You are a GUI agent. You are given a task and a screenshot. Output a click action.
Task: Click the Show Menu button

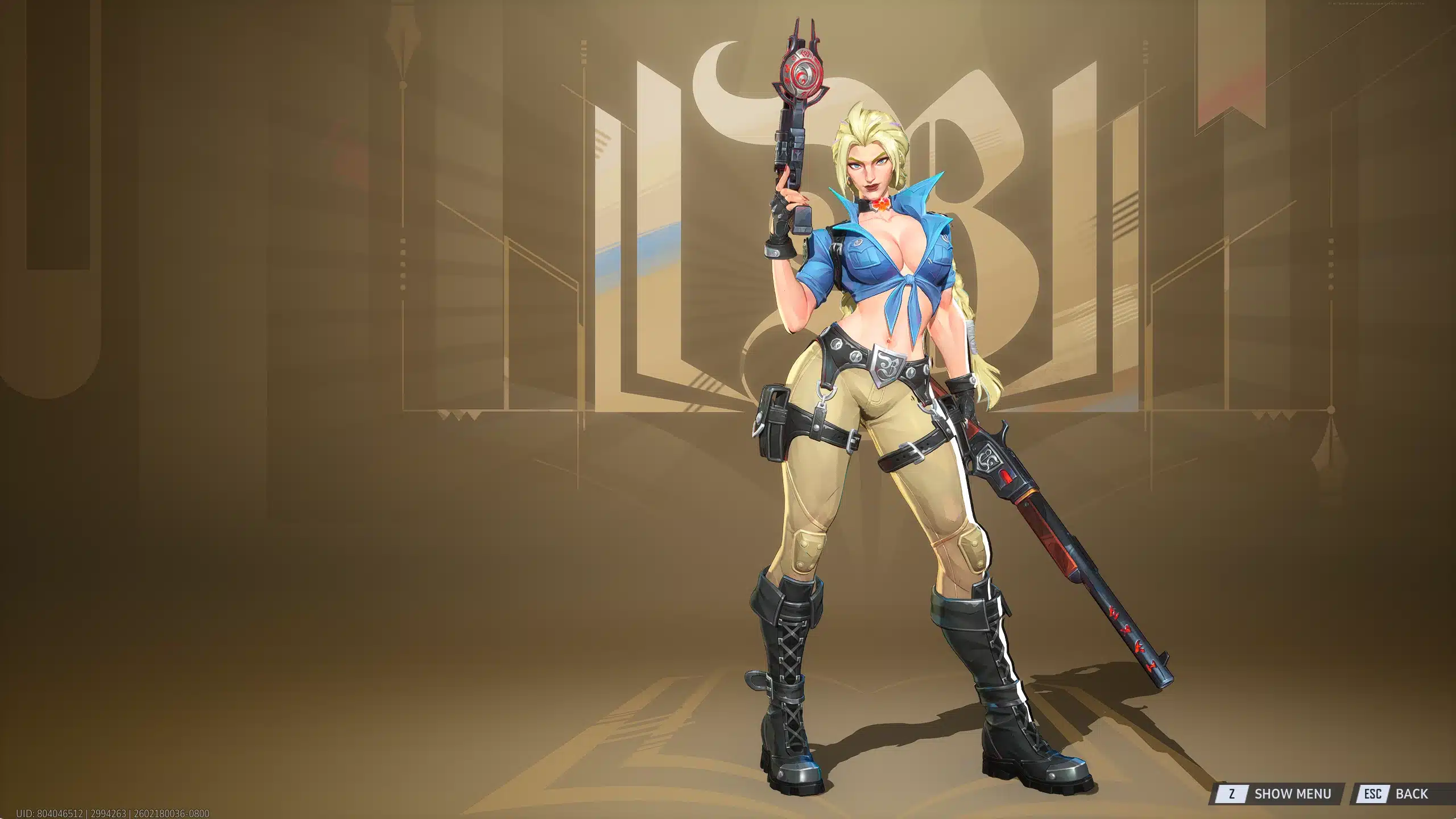1279,793
